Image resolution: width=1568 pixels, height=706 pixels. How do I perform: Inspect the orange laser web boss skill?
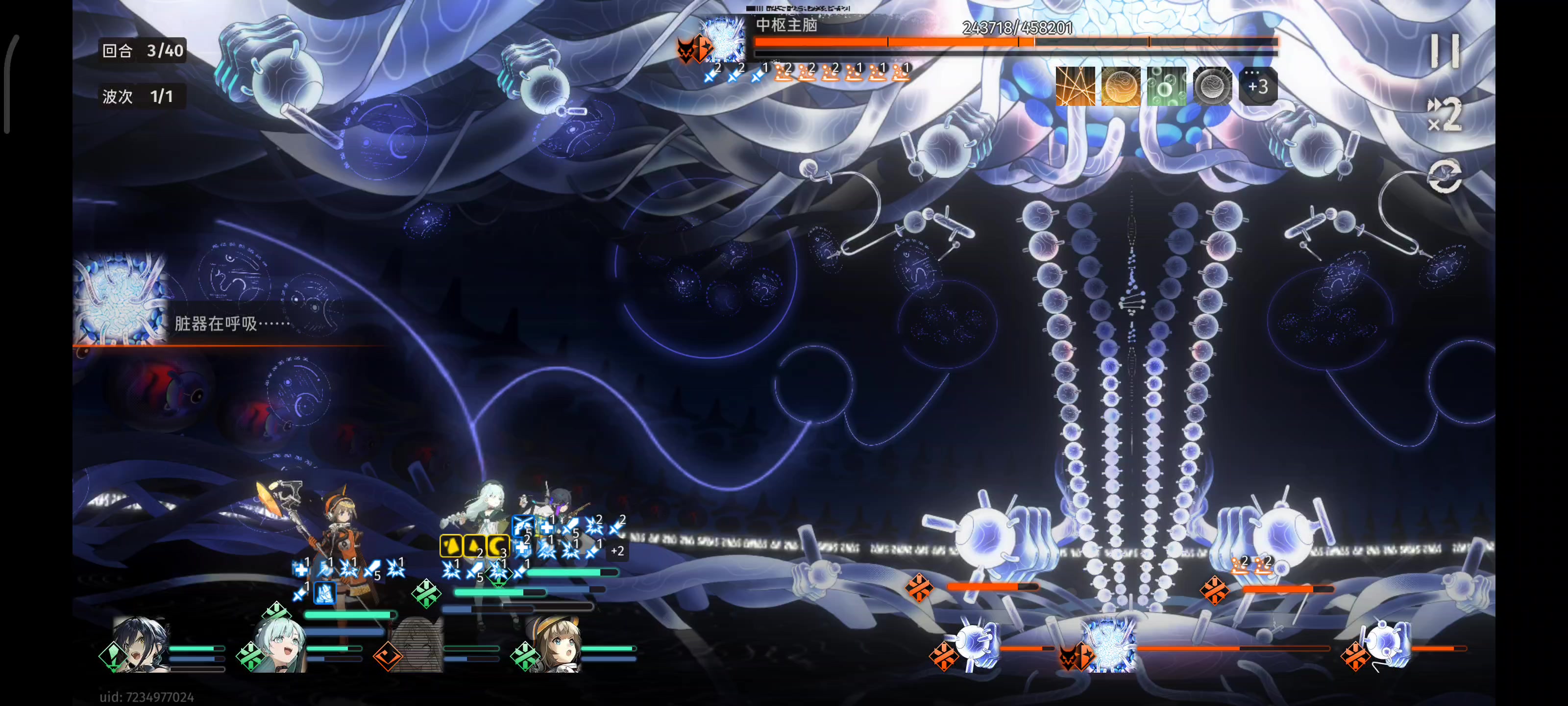[1075, 86]
